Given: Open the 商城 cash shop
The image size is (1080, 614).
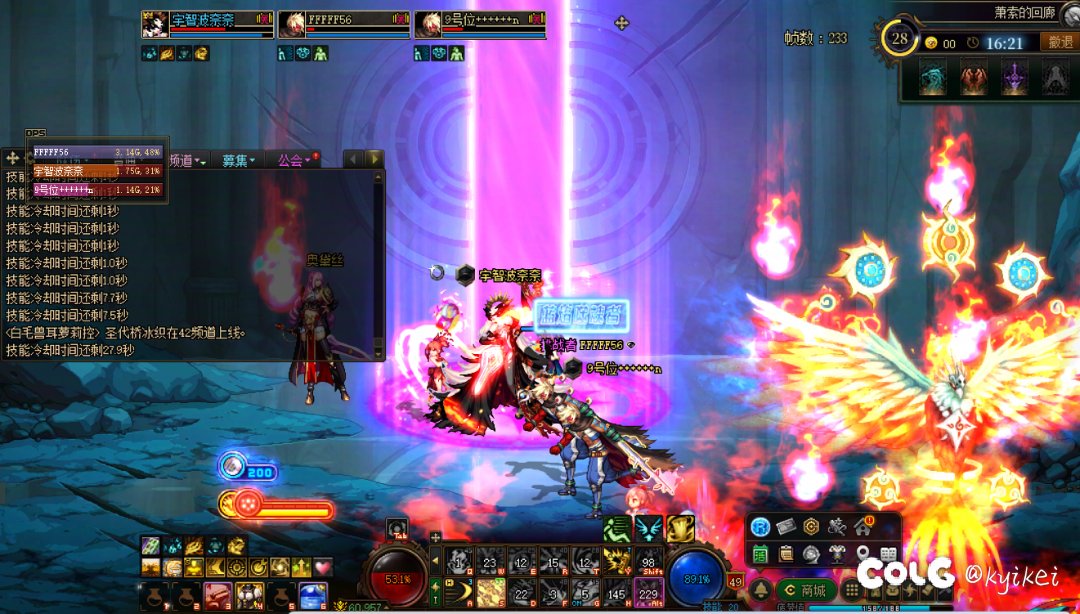Looking at the screenshot, I should point(807,591).
